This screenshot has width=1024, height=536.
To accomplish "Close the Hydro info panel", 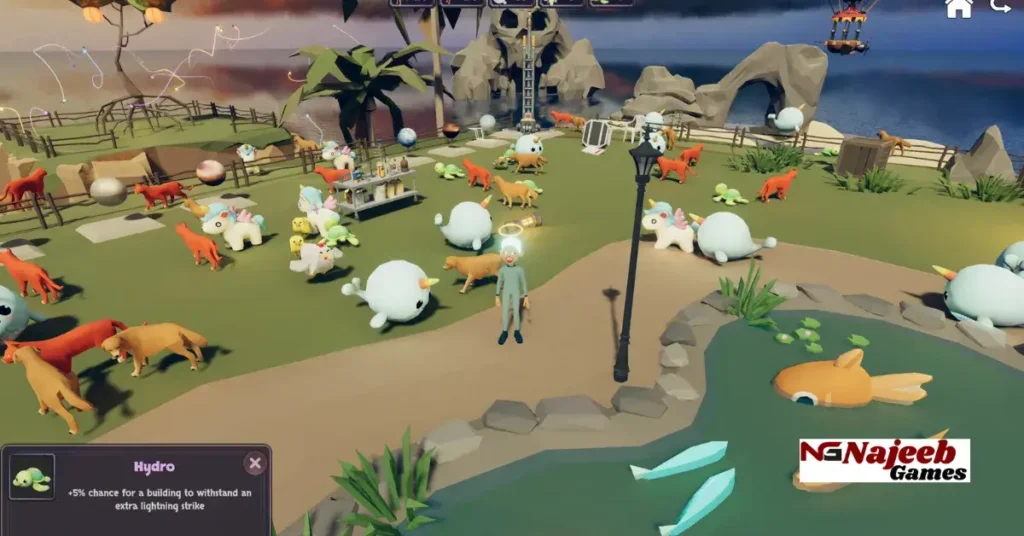I will click(x=255, y=463).
